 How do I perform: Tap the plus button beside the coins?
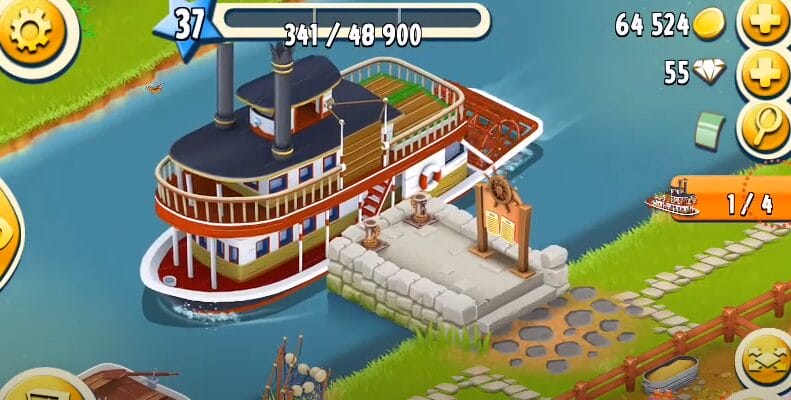tap(767, 22)
